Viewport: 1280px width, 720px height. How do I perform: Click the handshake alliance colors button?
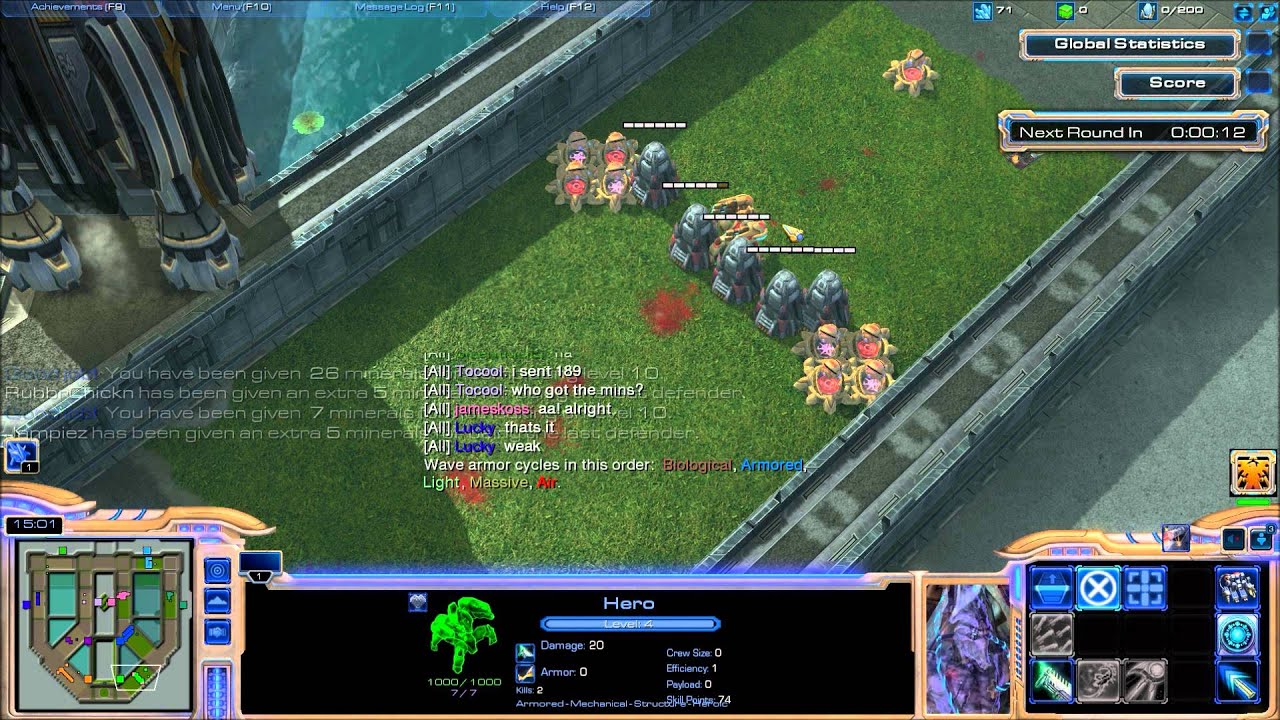217,632
